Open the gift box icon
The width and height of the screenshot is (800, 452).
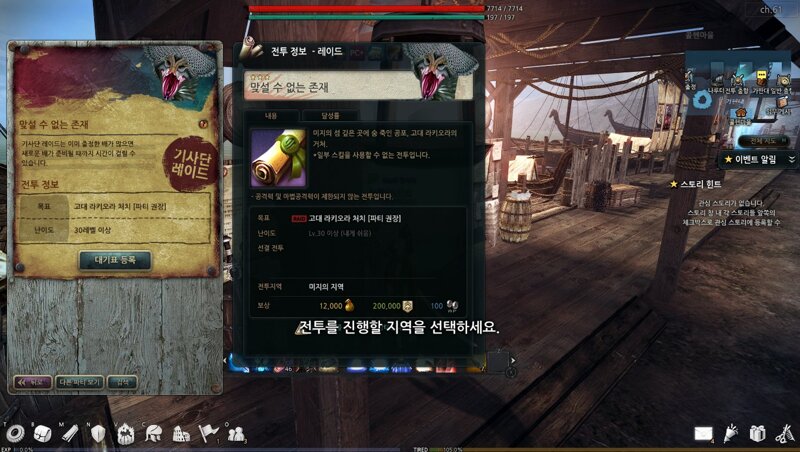pyautogui.click(x=757, y=433)
